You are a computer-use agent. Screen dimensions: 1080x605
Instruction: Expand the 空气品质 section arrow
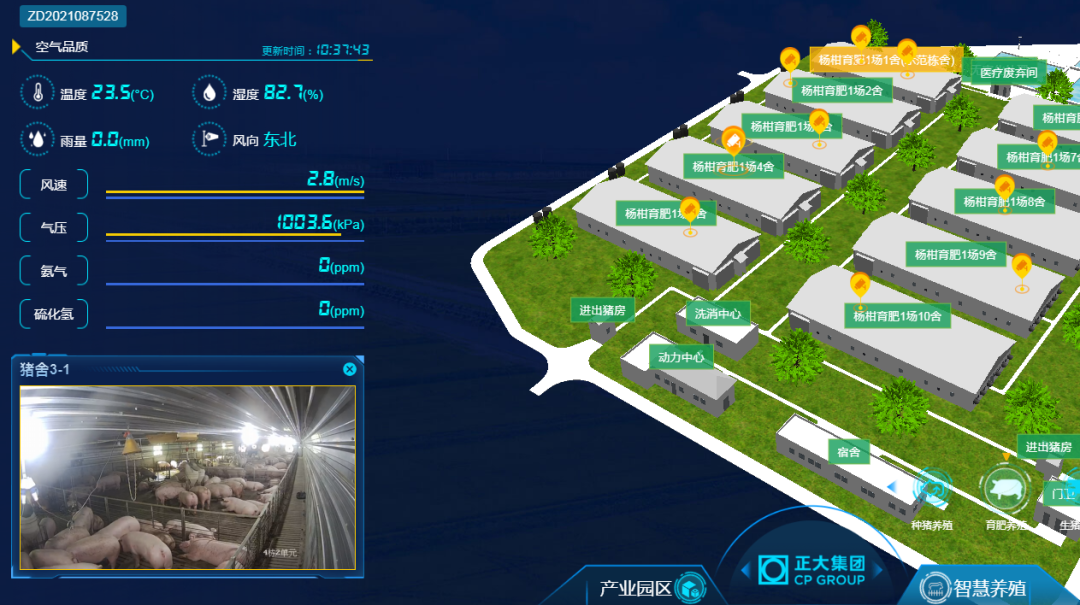point(16,47)
